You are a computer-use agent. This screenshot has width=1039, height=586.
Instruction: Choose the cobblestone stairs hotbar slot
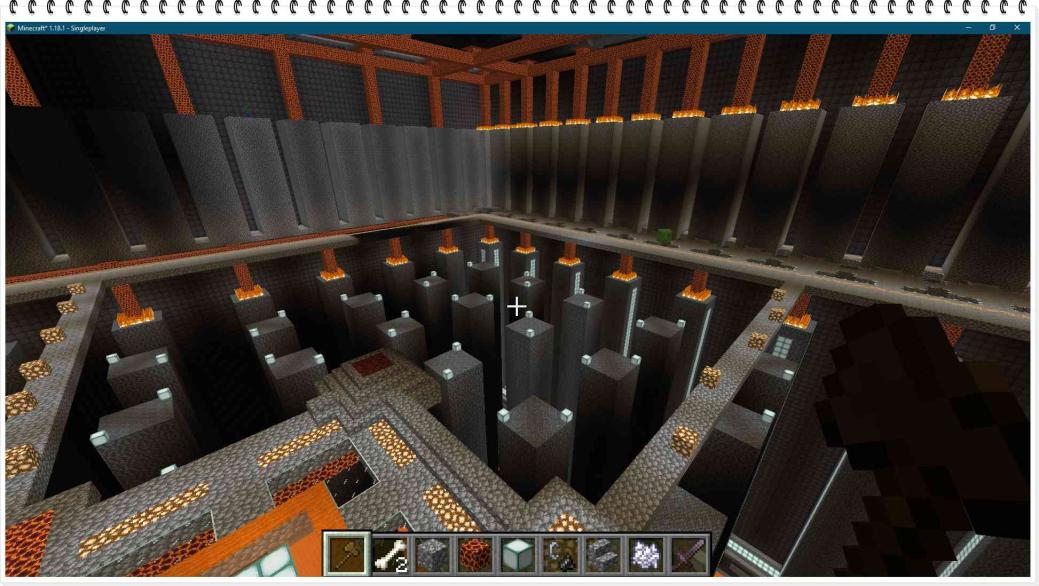tap(602, 554)
